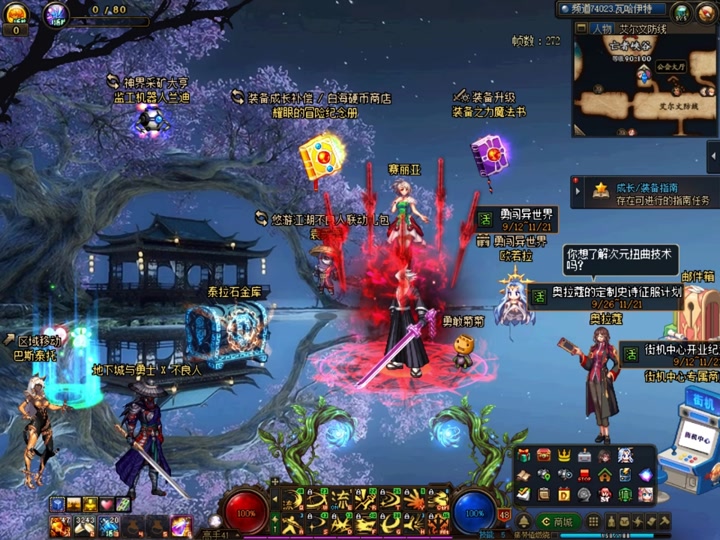Screen dimensions: 720x540
Task: Open the calendar icon marked D
Action: tap(563, 494)
